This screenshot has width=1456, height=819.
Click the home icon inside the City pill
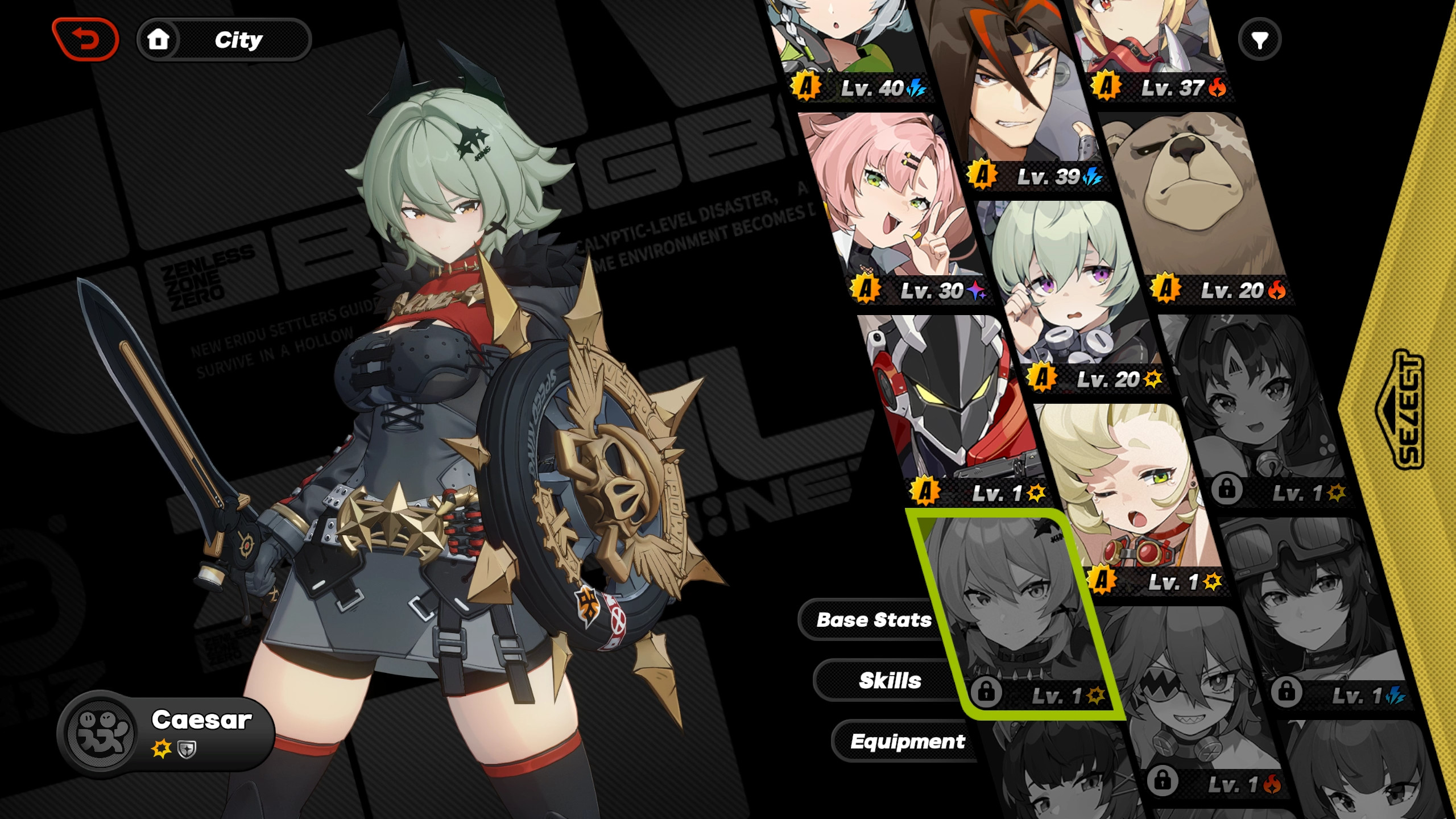click(x=159, y=39)
